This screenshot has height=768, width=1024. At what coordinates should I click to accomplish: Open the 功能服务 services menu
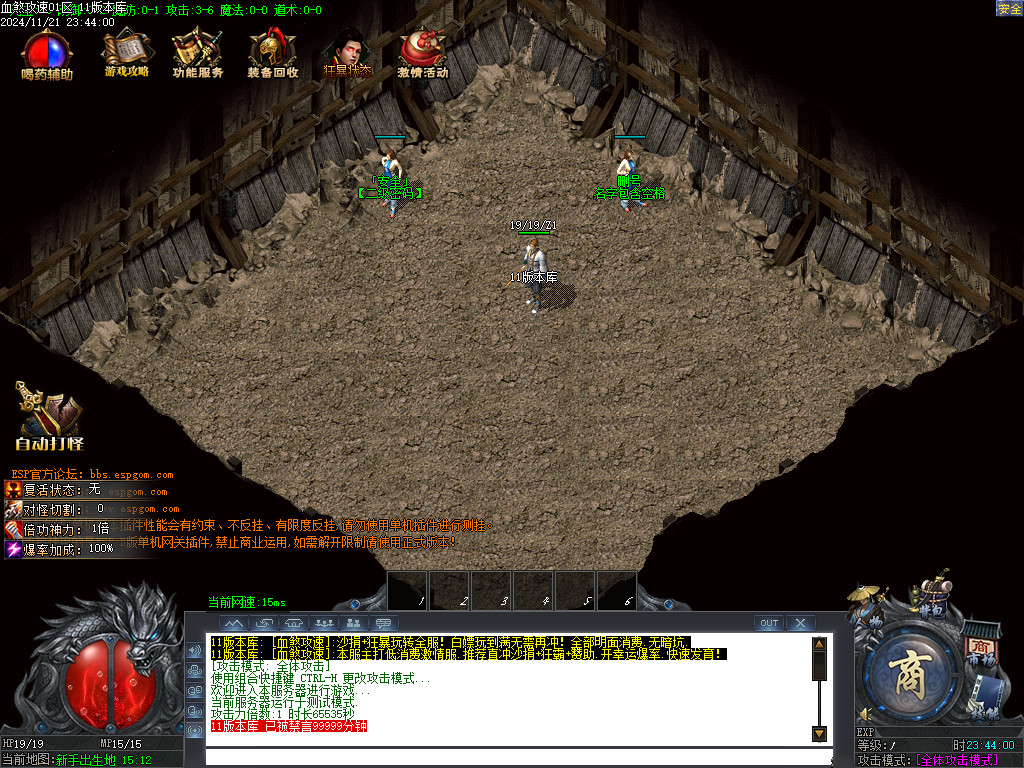[x=196, y=54]
